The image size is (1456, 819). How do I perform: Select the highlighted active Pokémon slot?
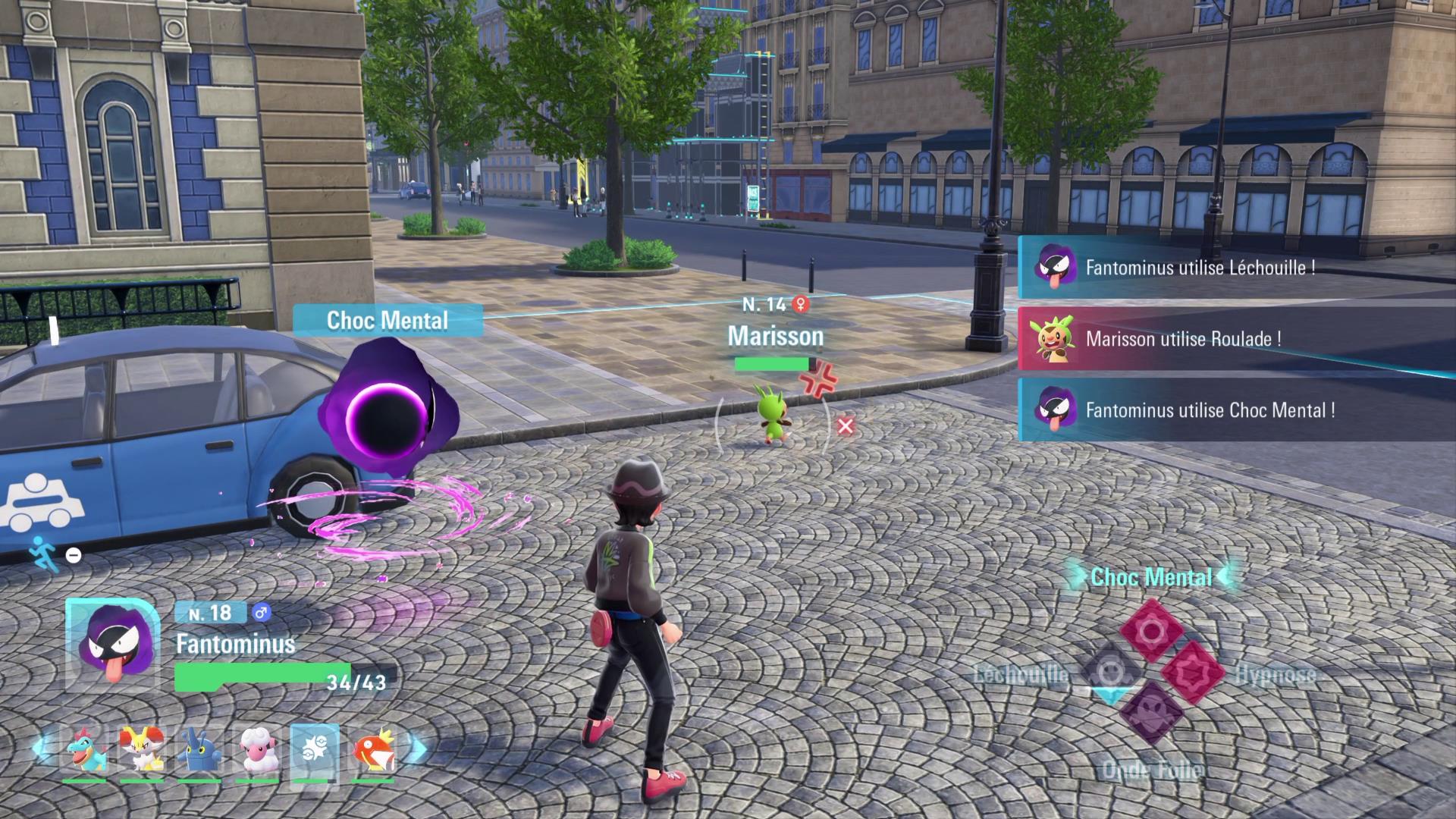point(315,751)
